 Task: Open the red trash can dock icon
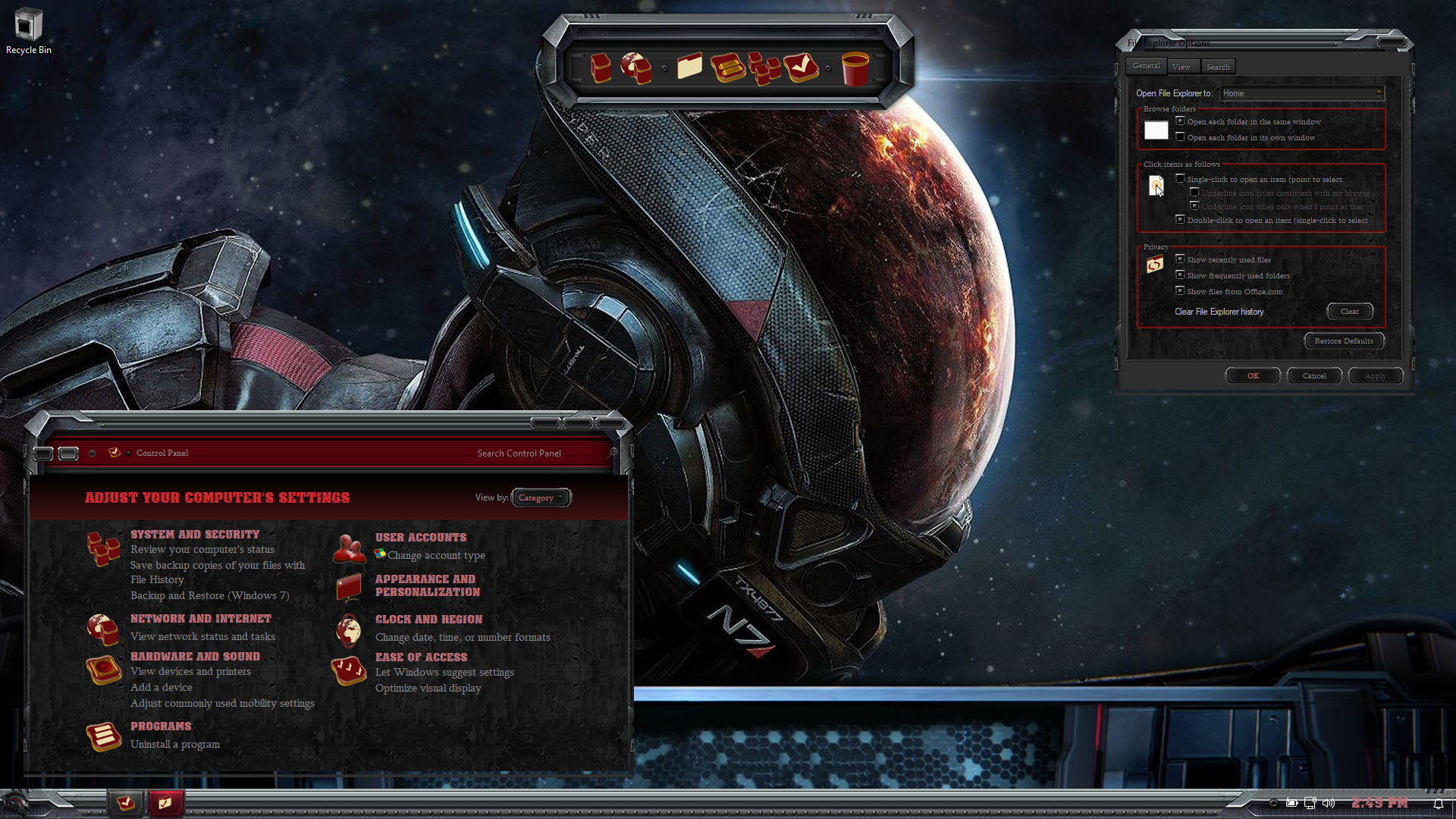tap(855, 68)
